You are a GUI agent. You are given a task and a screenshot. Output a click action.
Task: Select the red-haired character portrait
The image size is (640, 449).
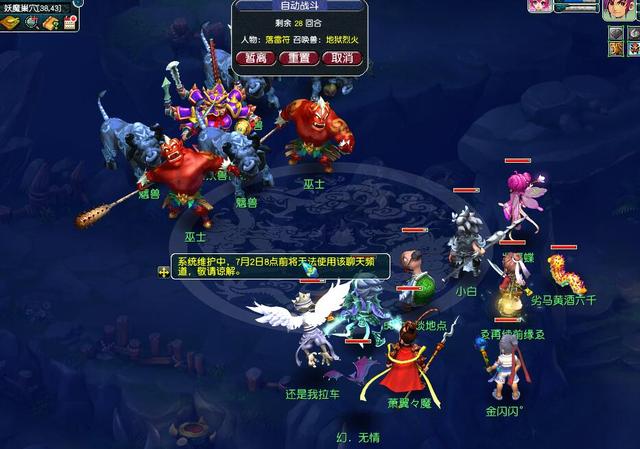[x=619, y=9]
